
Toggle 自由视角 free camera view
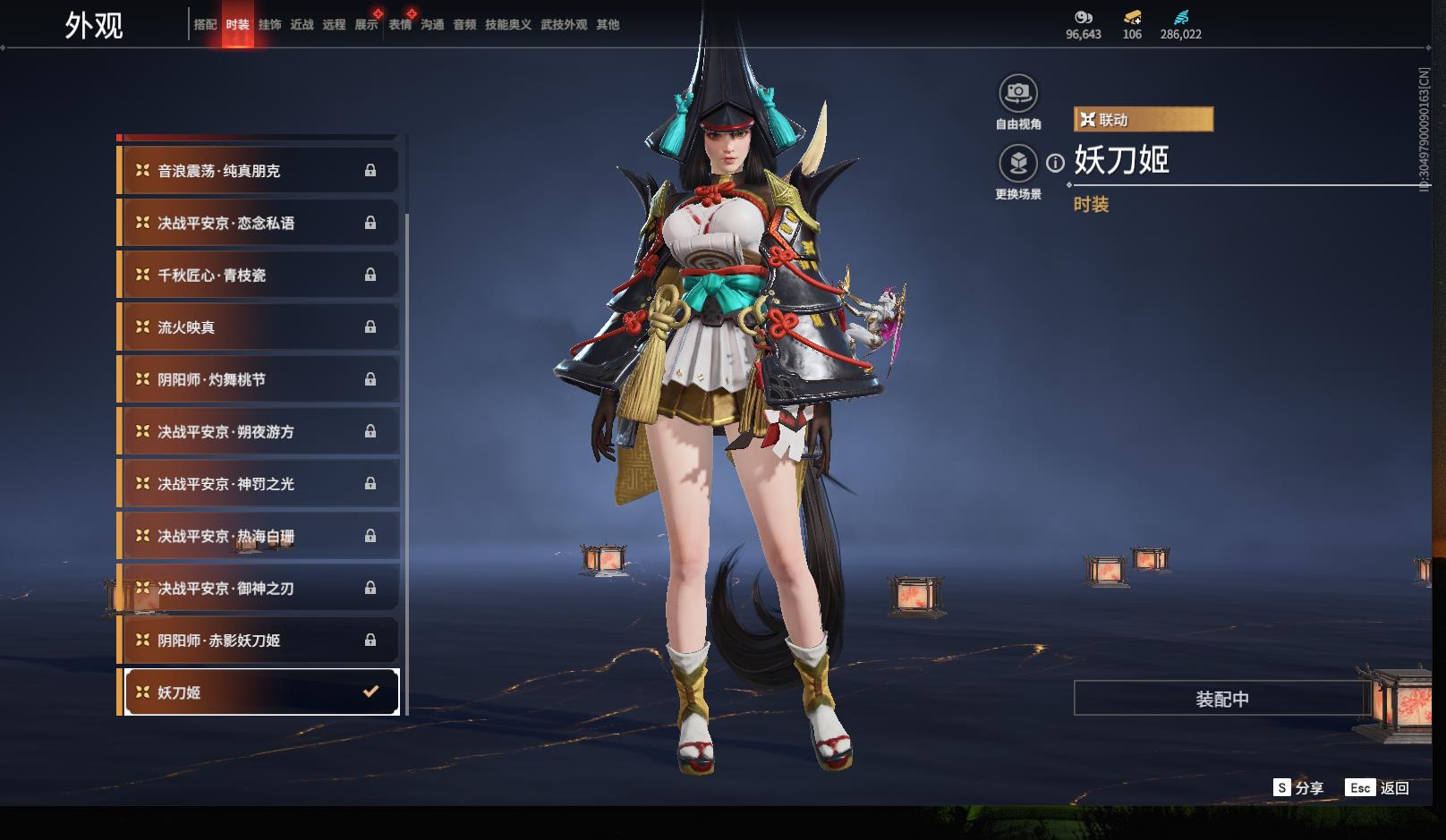point(1017,93)
